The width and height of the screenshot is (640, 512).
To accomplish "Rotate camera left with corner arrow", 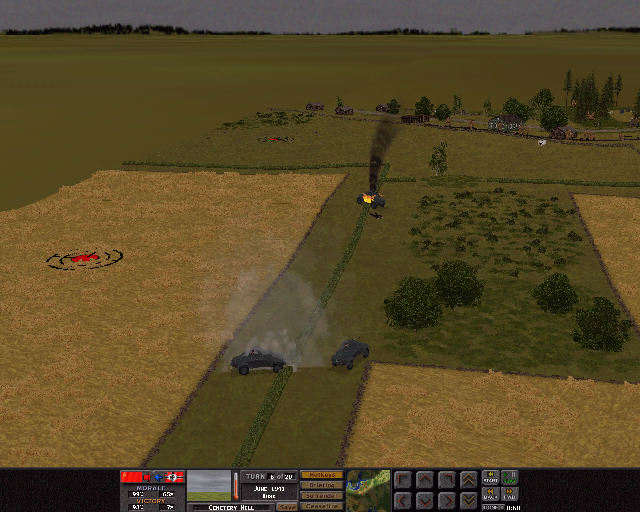I will tap(402, 479).
